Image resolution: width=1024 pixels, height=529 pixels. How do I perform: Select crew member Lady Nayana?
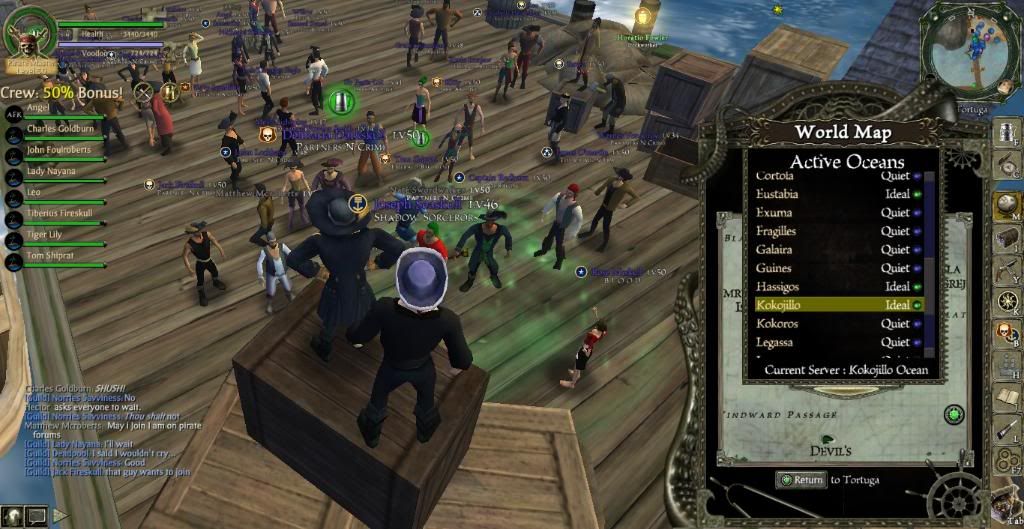[51, 171]
